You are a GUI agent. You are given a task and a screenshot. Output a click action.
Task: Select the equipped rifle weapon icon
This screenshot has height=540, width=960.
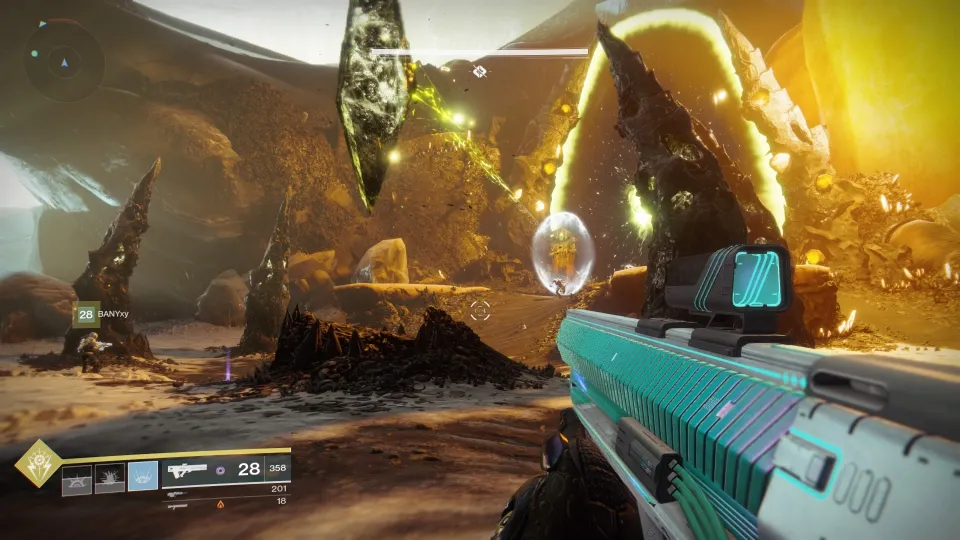point(187,470)
